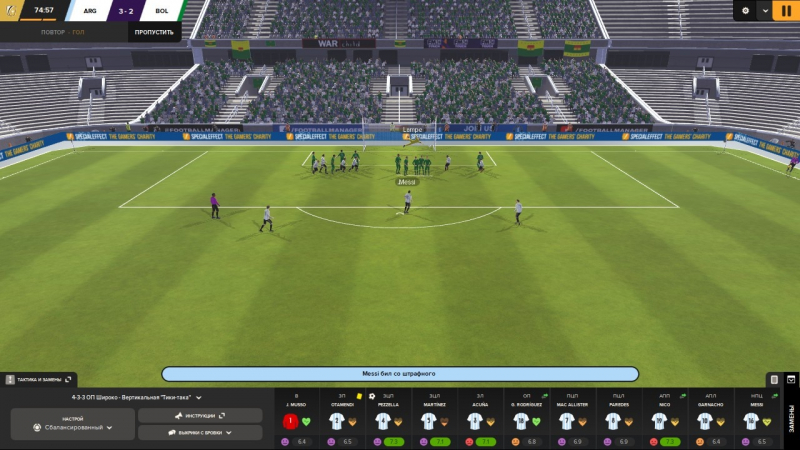
Task: Expand the dropdown arrow beside the gear
Action: (x=765, y=11)
